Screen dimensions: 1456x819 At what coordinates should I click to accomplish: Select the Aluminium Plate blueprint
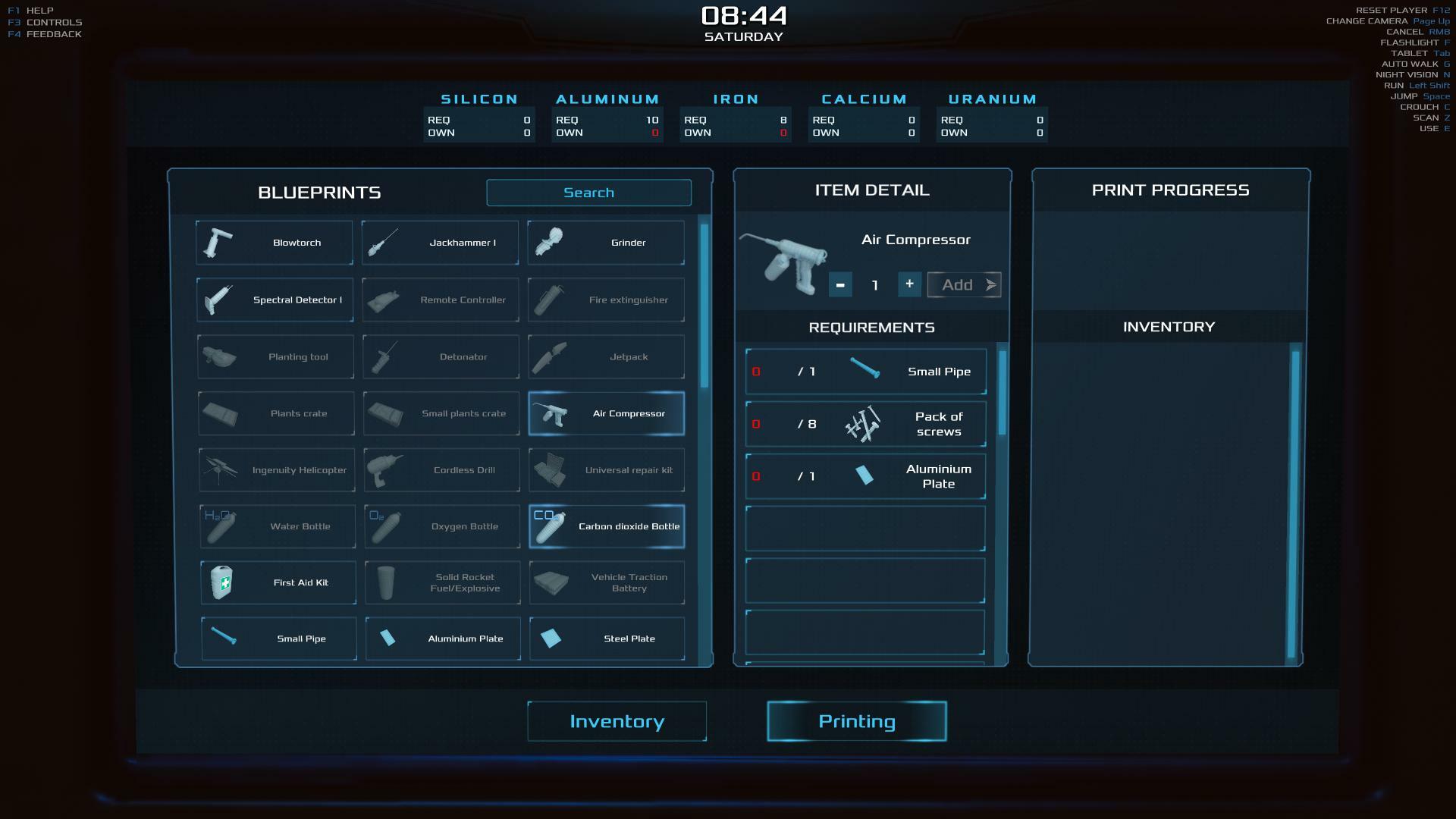443,639
